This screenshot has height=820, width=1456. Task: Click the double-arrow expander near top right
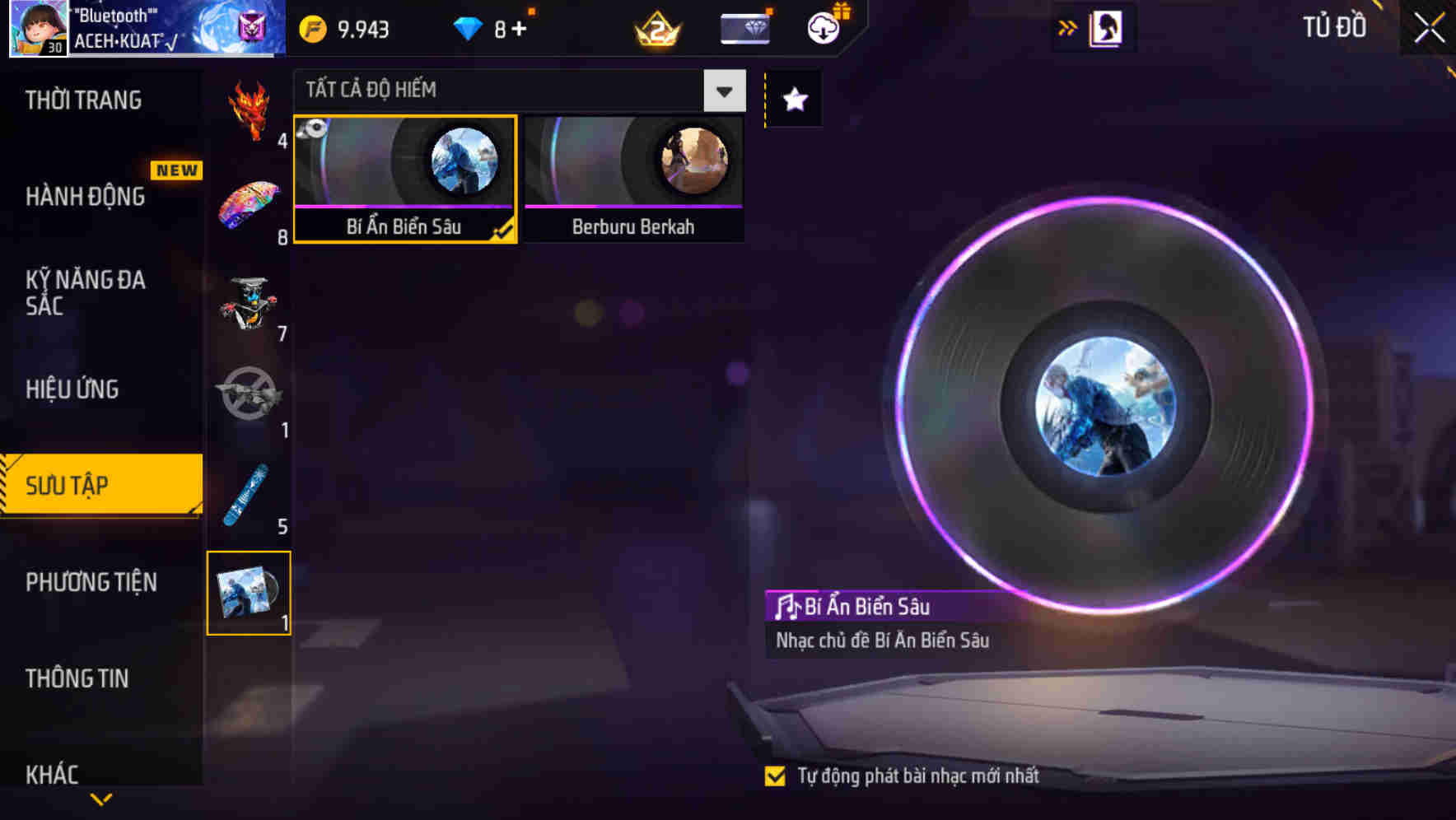tap(1067, 26)
